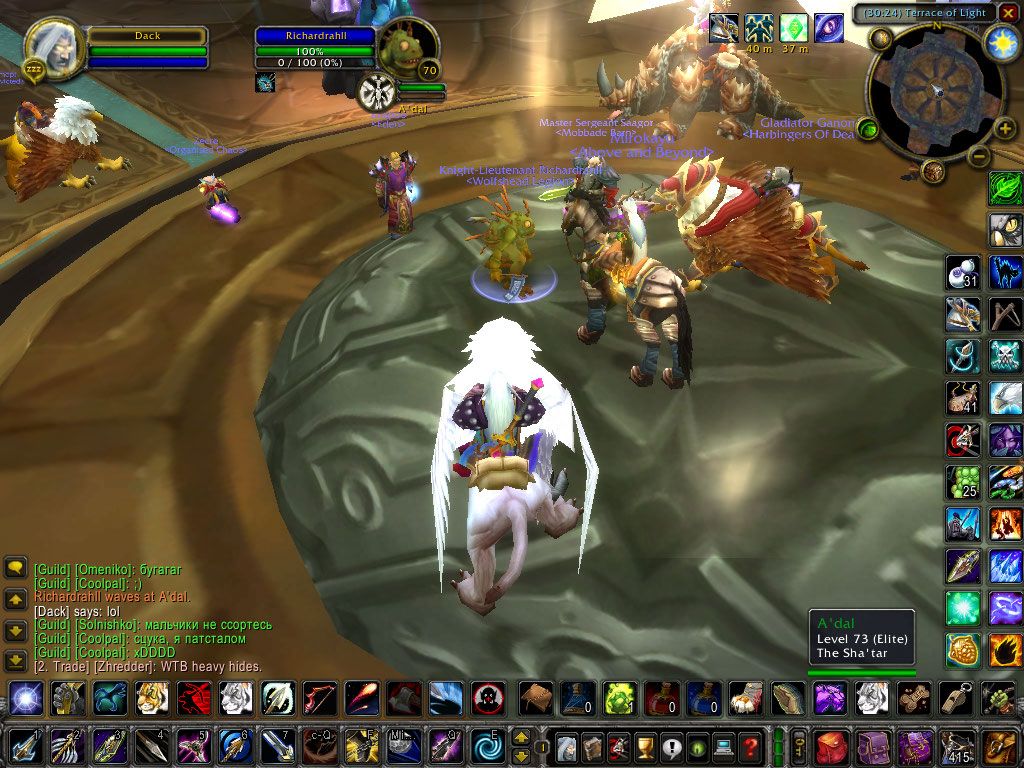
Task: Use the blue cat silhouette ability
Action: coord(1004,272)
